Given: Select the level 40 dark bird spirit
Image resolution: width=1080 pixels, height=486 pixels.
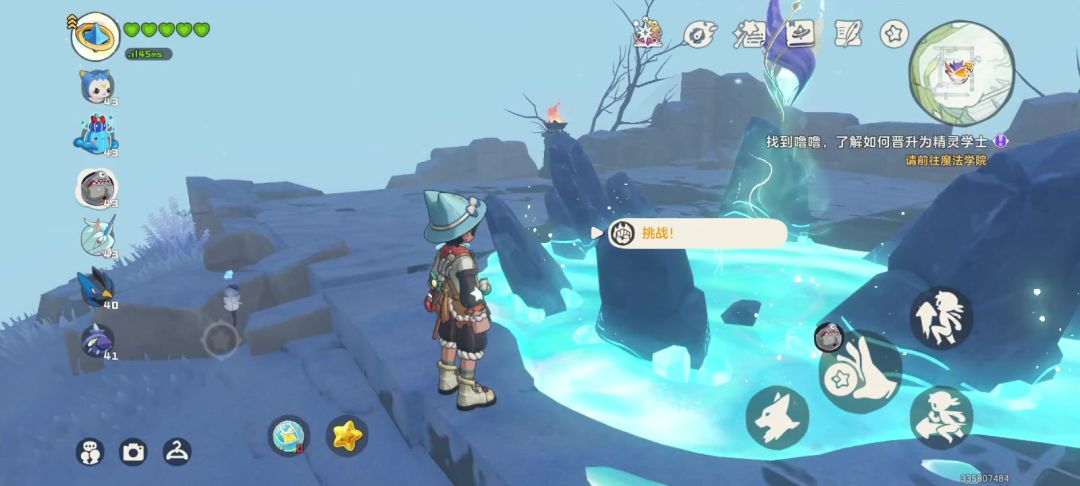Looking at the screenshot, I should tap(97, 287).
